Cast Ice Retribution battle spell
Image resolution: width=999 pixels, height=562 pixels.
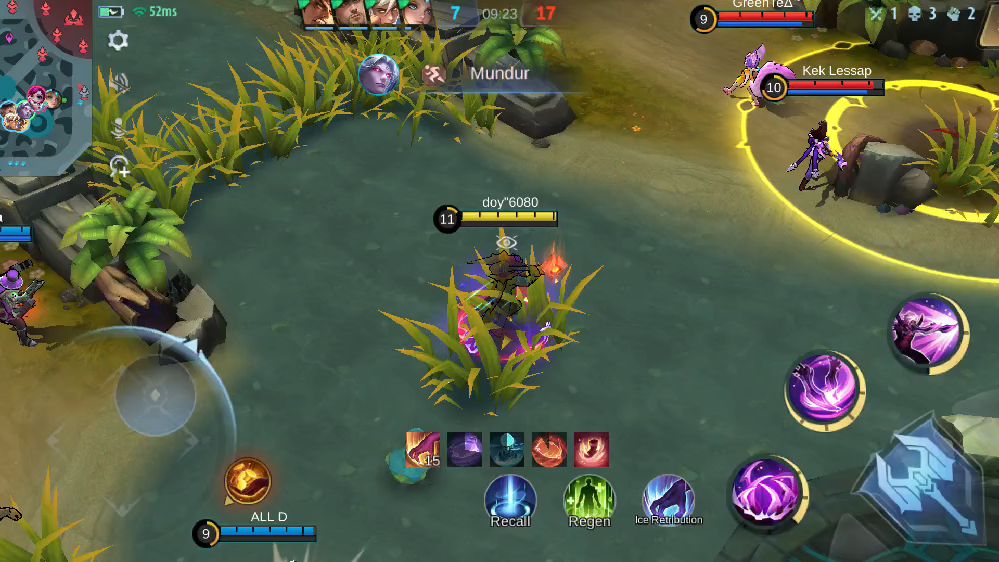point(668,498)
